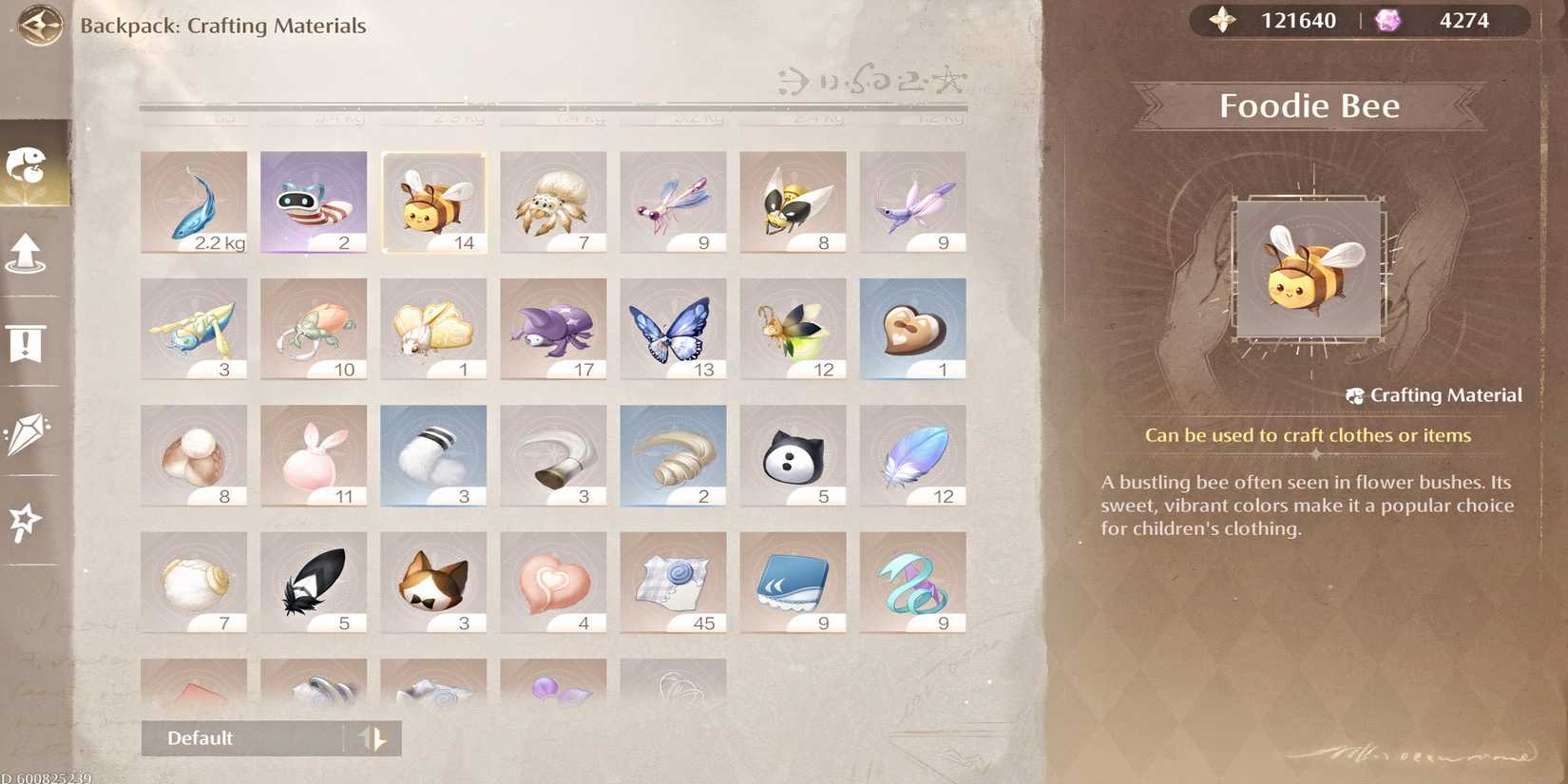Select the purple butterfly material
Screen dimensions: 1568x784
673,328
